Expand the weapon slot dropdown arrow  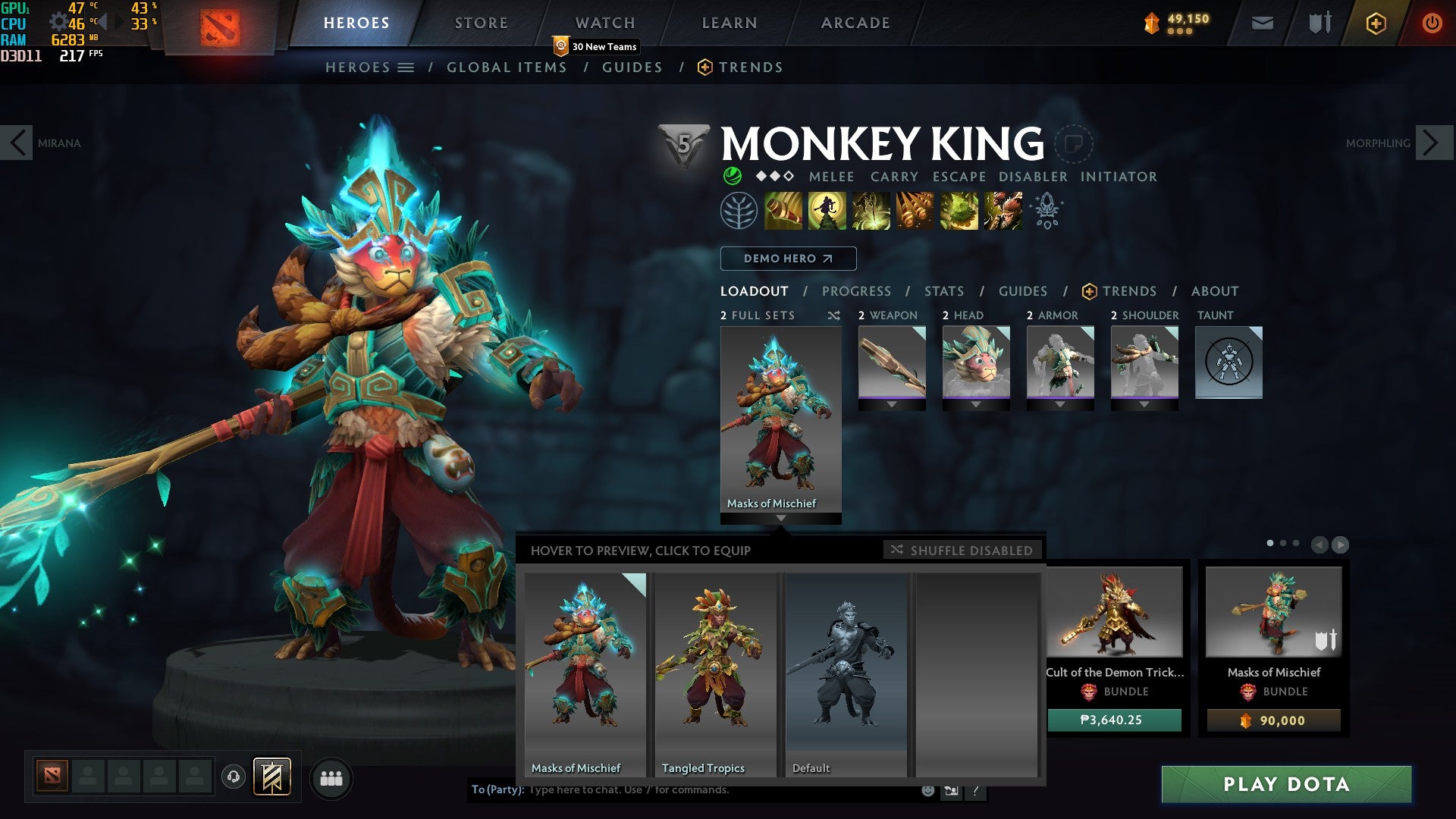pos(890,405)
